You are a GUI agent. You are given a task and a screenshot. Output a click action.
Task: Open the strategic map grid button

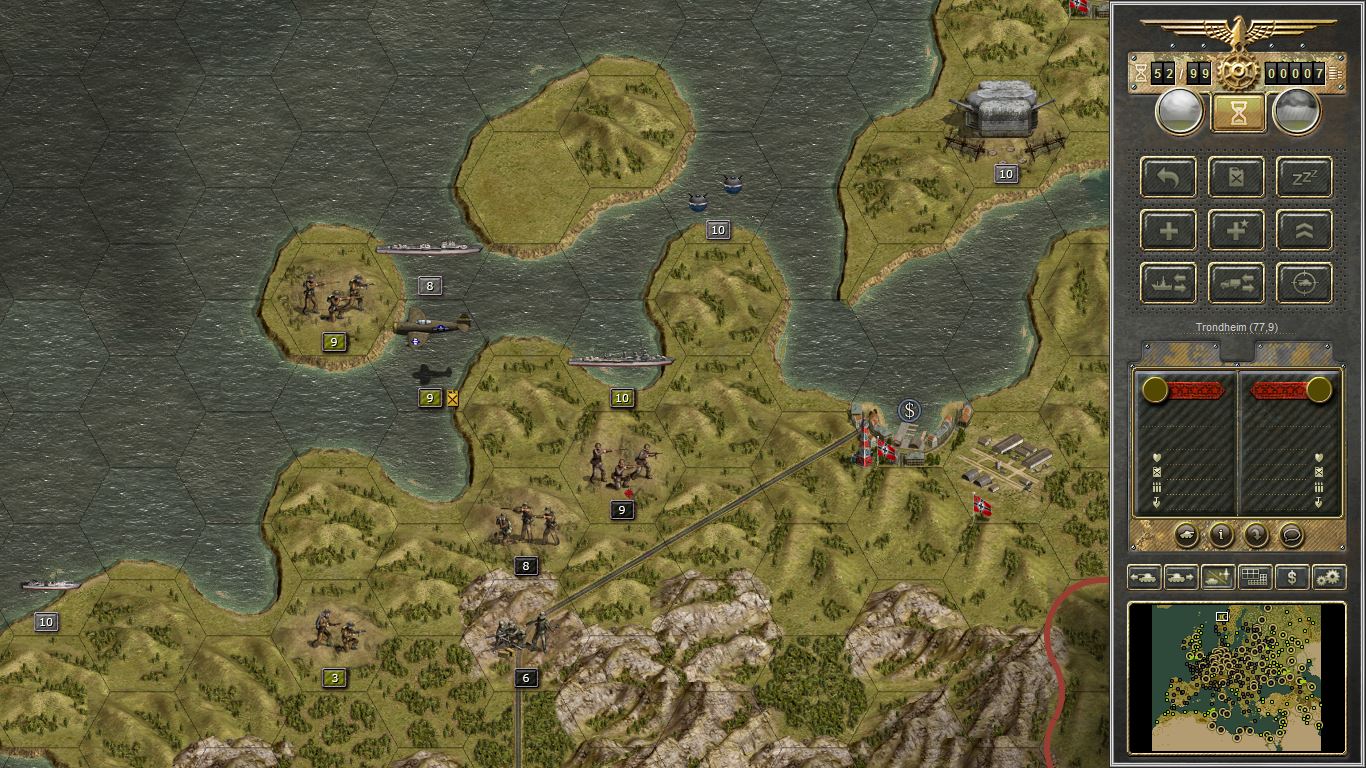1254,577
